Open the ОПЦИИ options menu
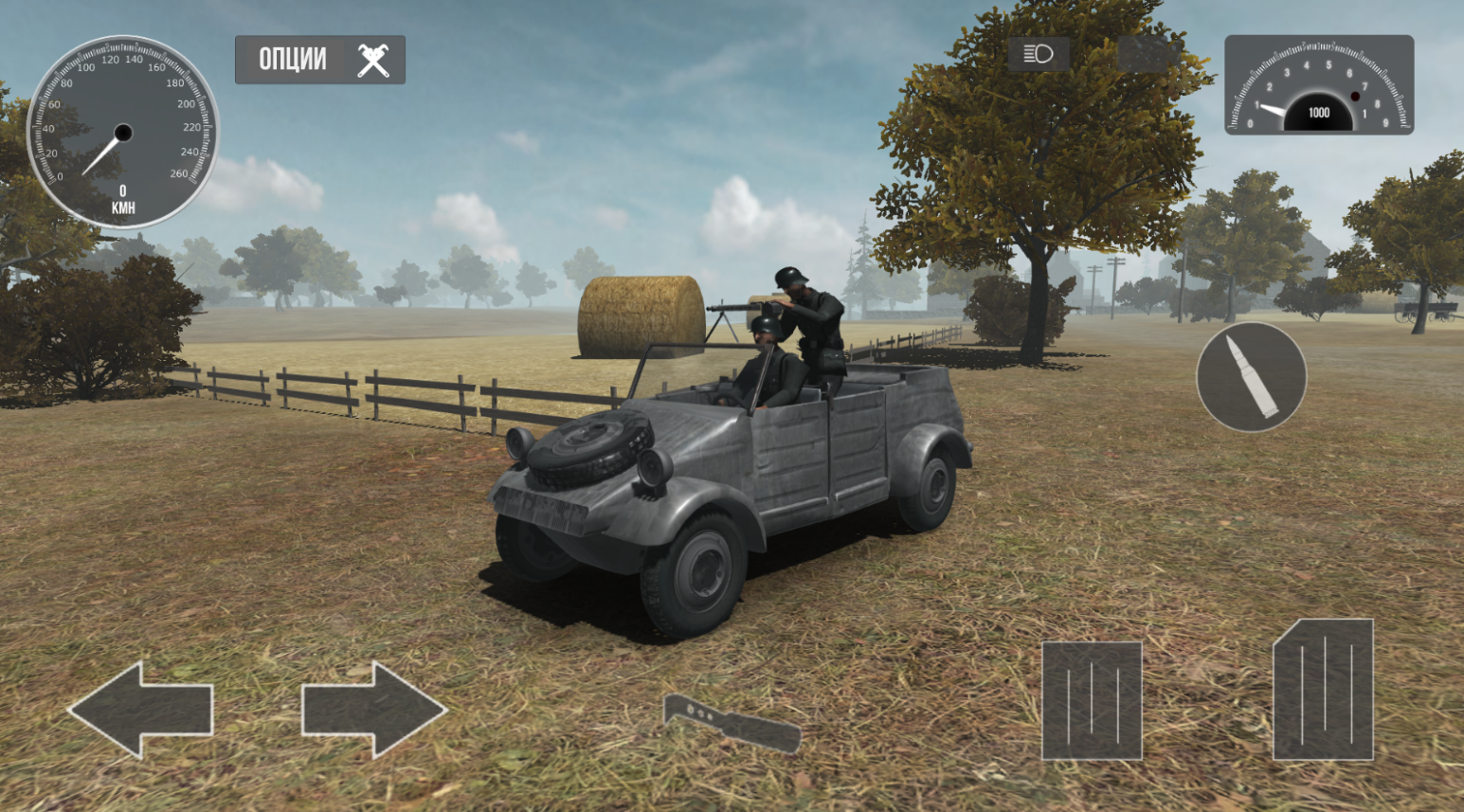This screenshot has height=812, width=1464. coord(317,59)
